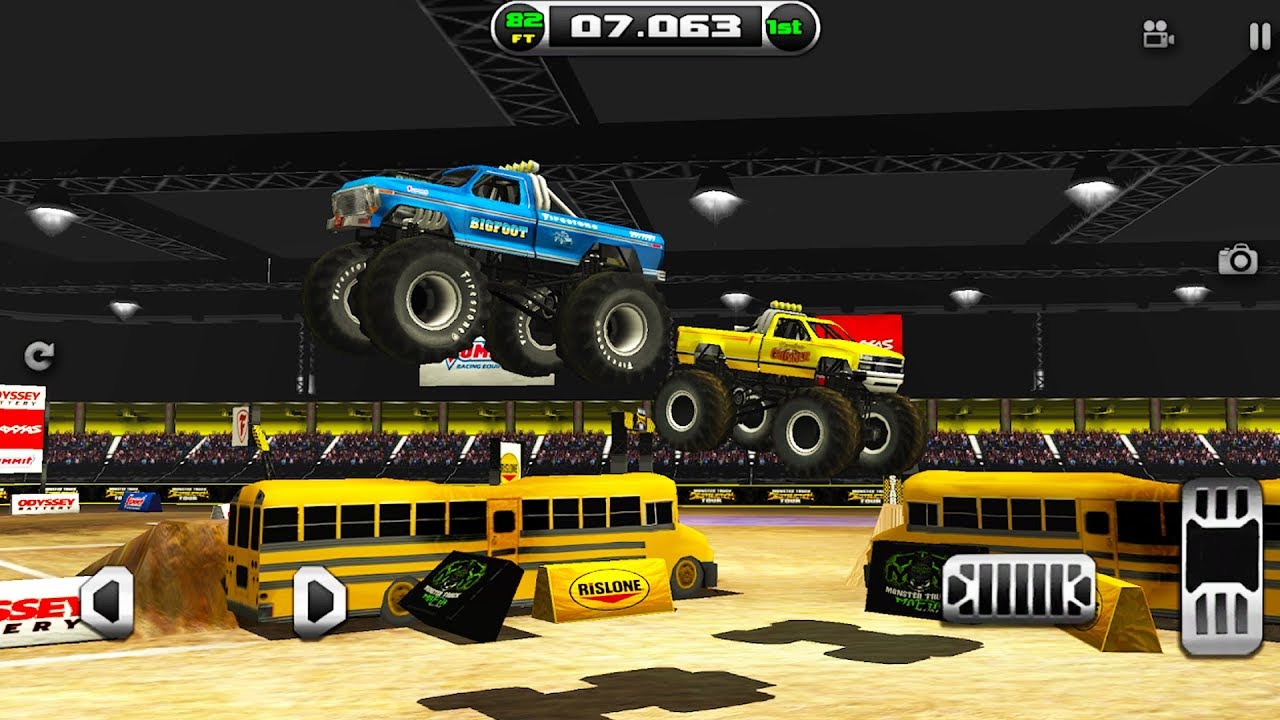The width and height of the screenshot is (1280, 720).
Task: Switch camera view with the video camera icon
Action: [x=1158, y=36]
